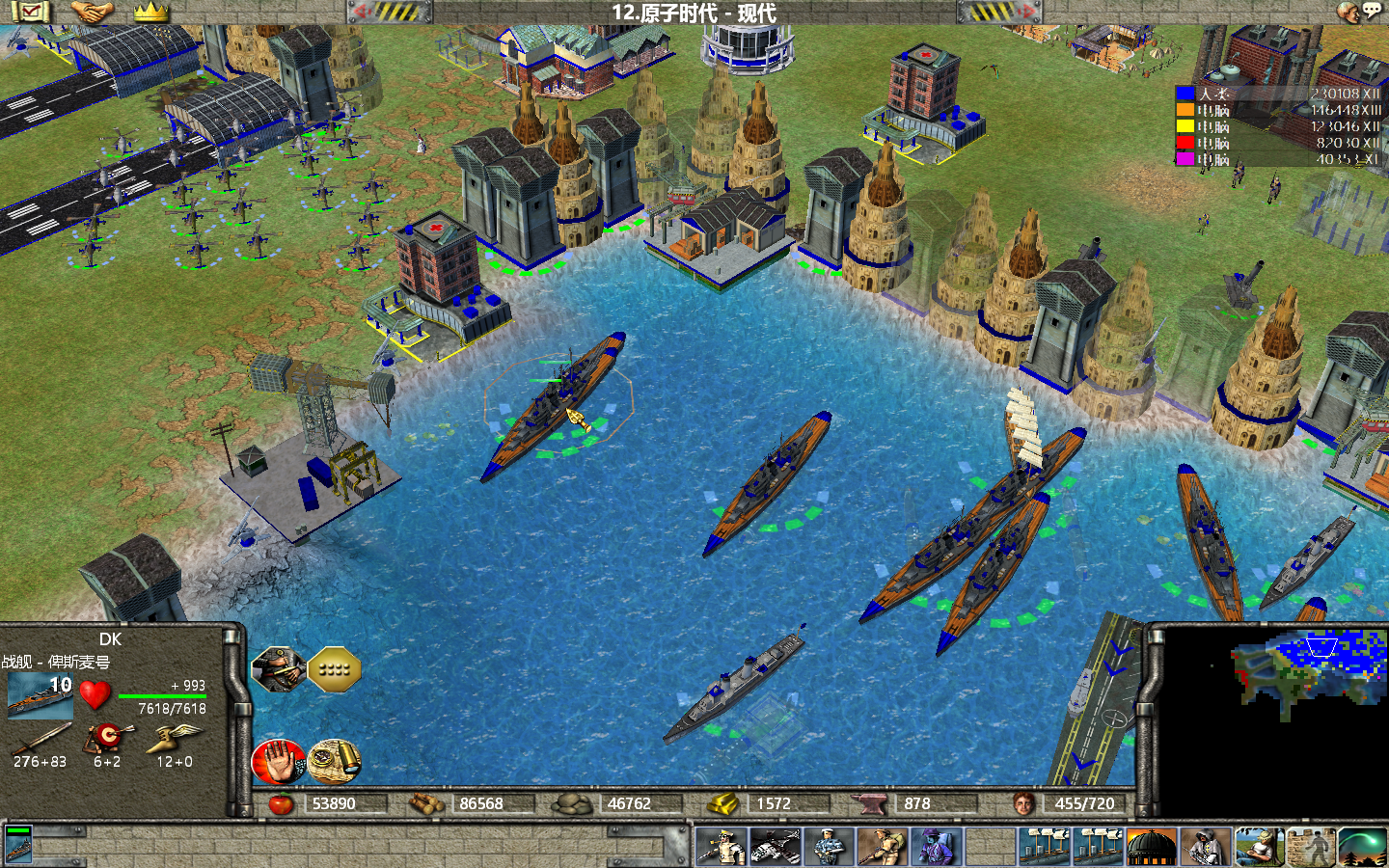This screenshot has width=1389, height=868.
Task: Open the chat speech bubble
Action: point(1371,11)
